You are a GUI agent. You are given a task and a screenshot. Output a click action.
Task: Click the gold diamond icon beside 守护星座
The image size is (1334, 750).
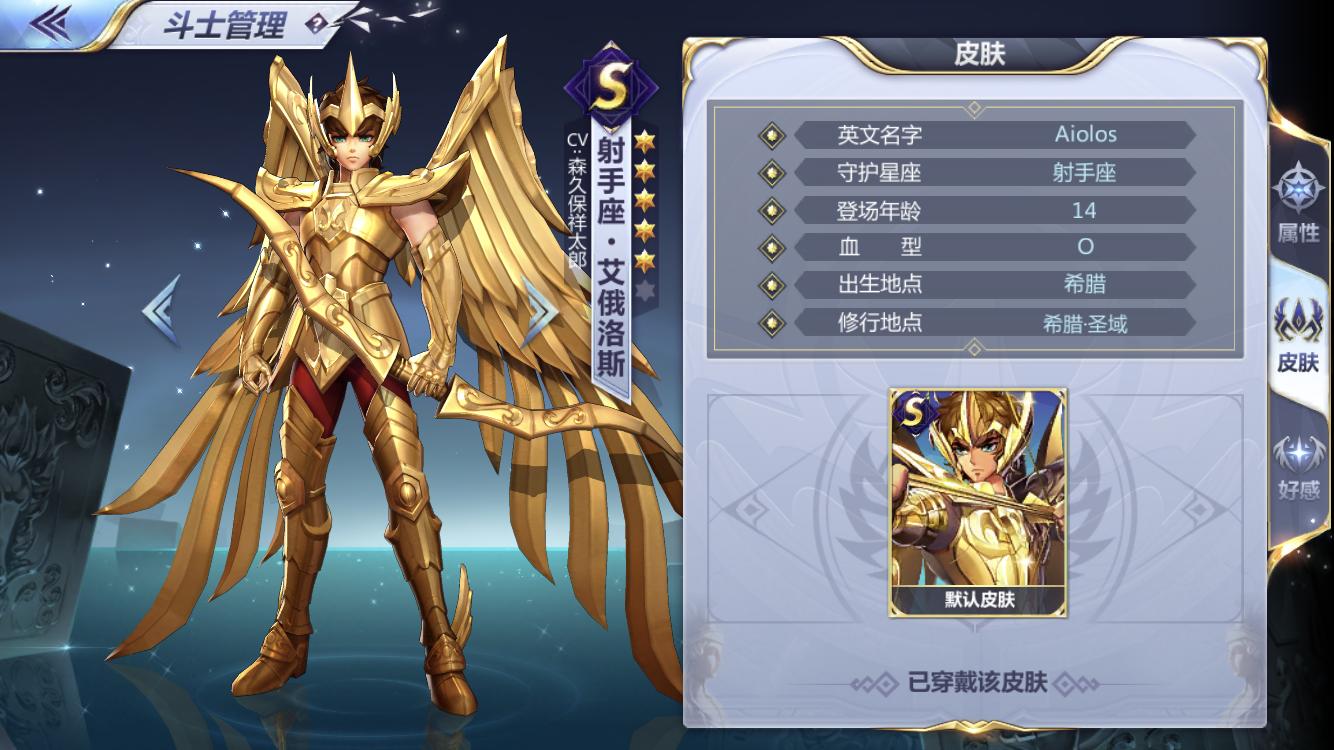click(771, 173)
